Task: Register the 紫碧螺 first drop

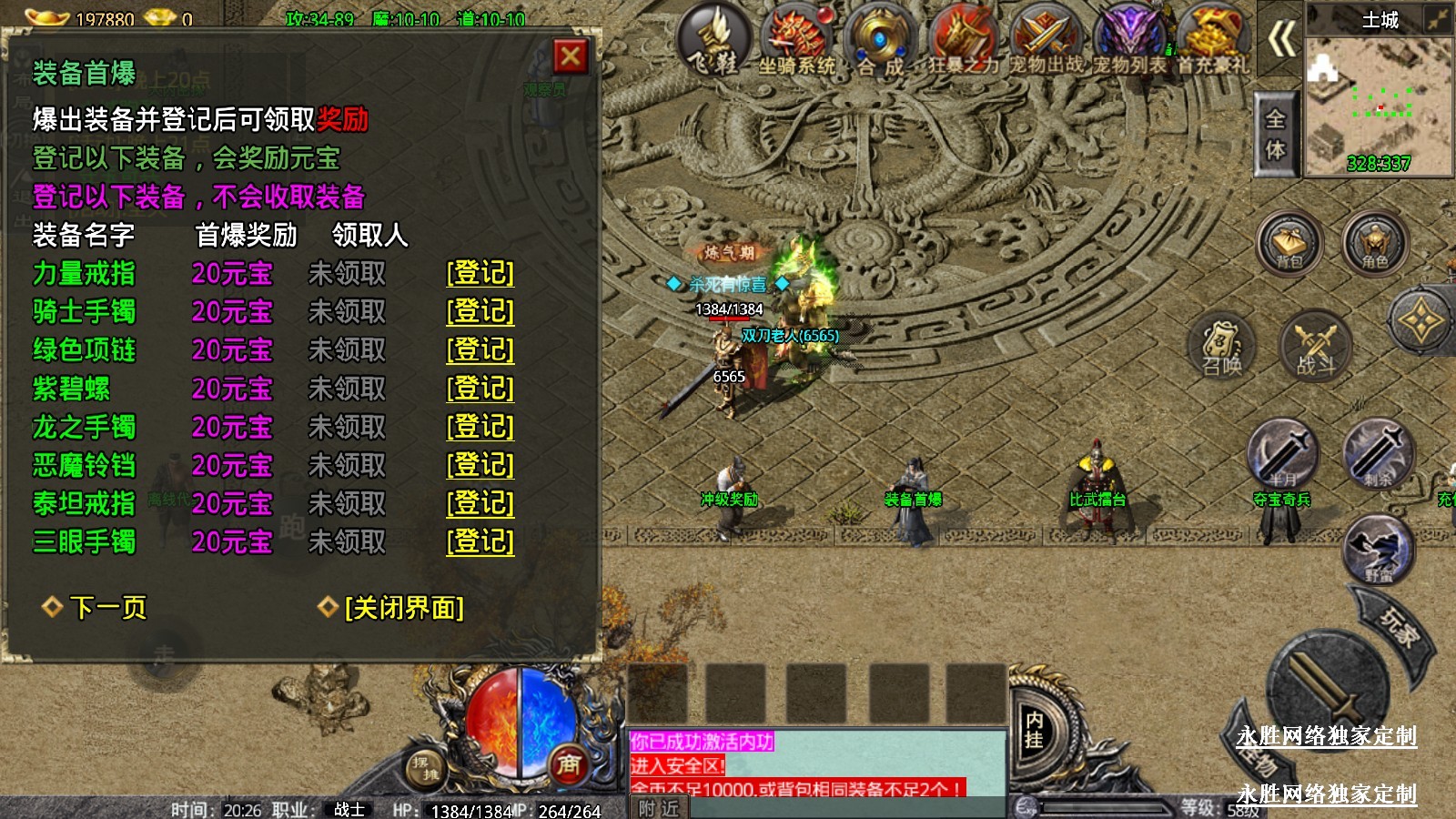Action: pos(480,389)
